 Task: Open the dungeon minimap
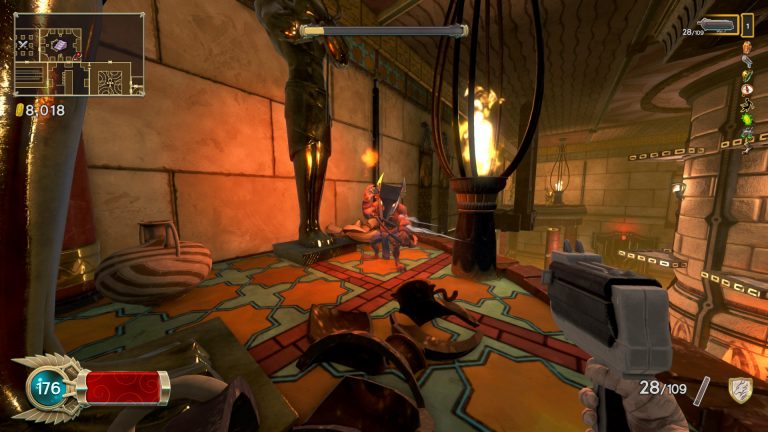[78, 54]
